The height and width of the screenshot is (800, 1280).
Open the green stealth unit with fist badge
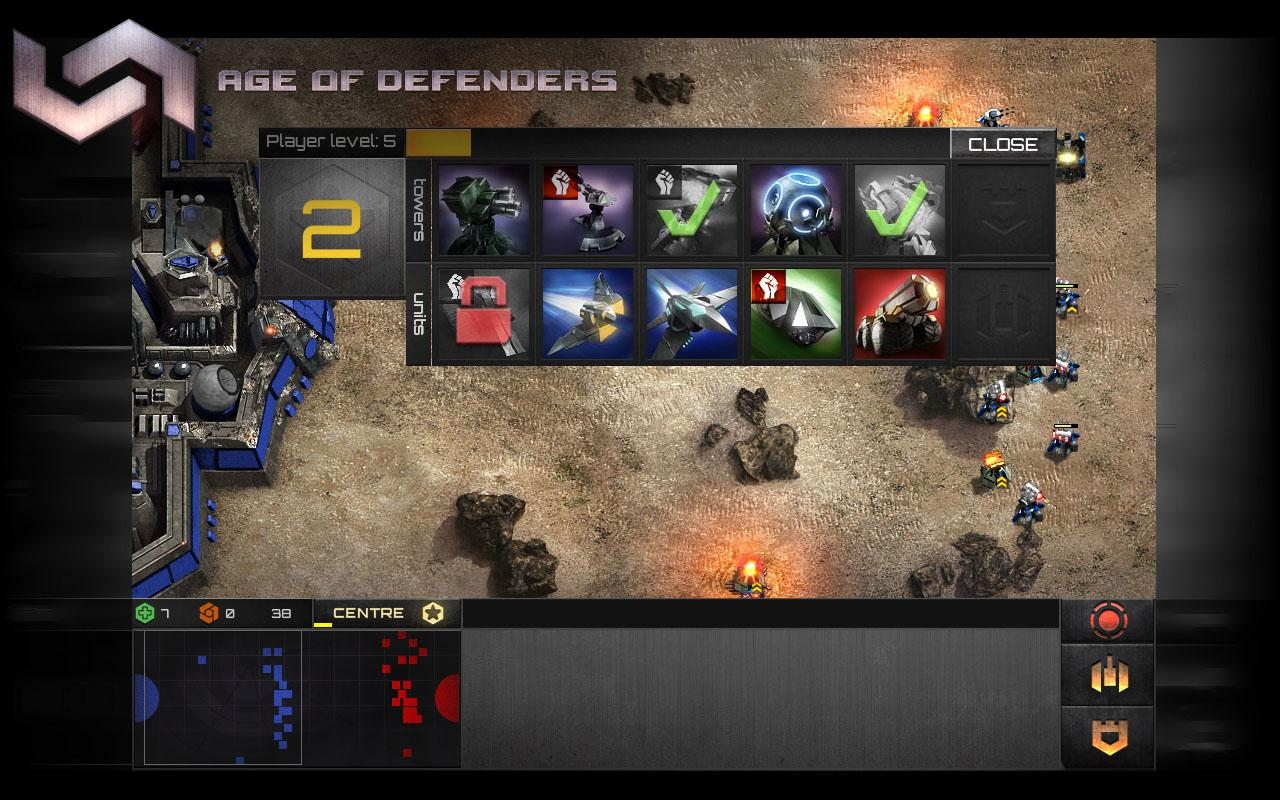[795, 312]
